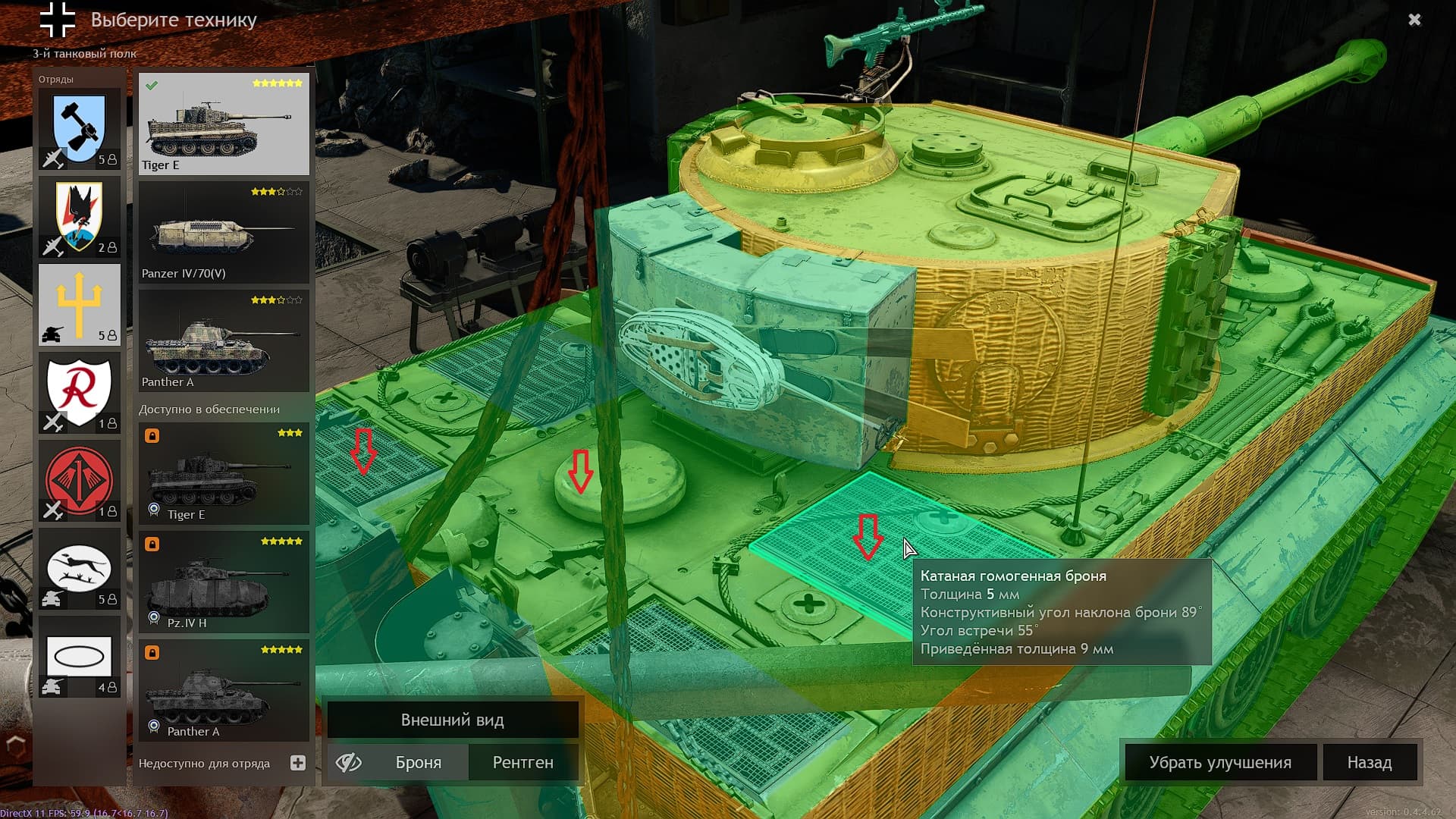
Task: Choose the Panzer IV/70(V) vehicle card
Action: tap(224, 233)
